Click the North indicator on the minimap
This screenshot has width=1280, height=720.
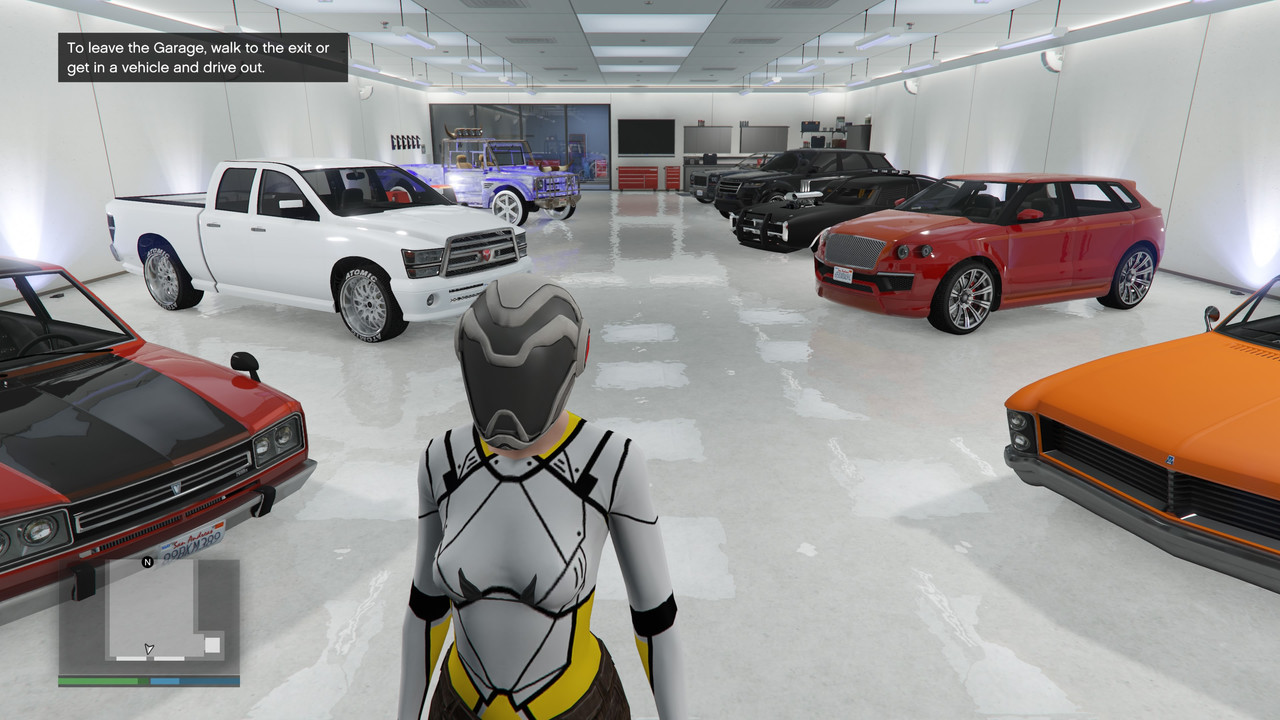tap(148, 561)
